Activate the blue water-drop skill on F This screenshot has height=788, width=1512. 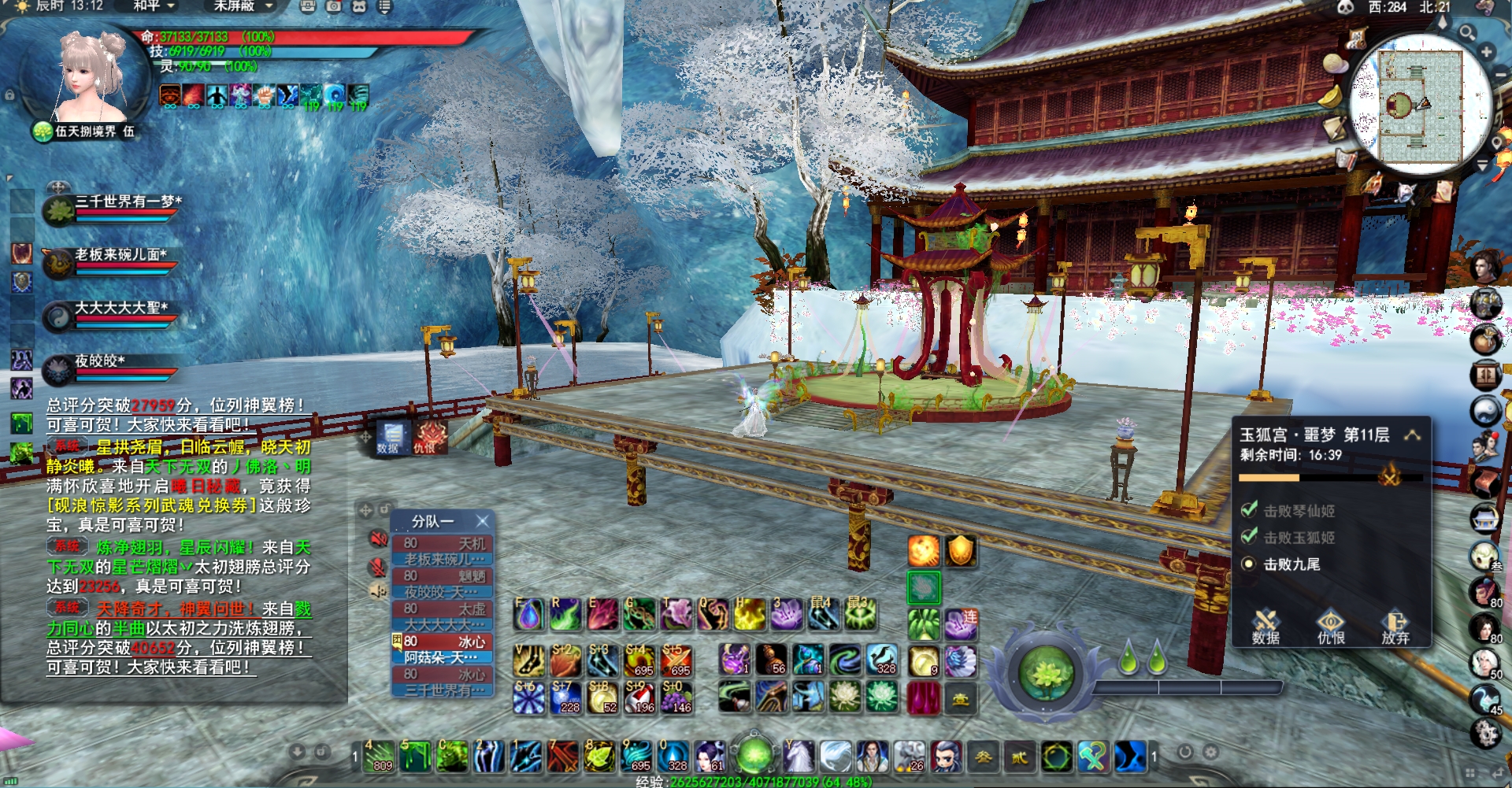point(529,615)
